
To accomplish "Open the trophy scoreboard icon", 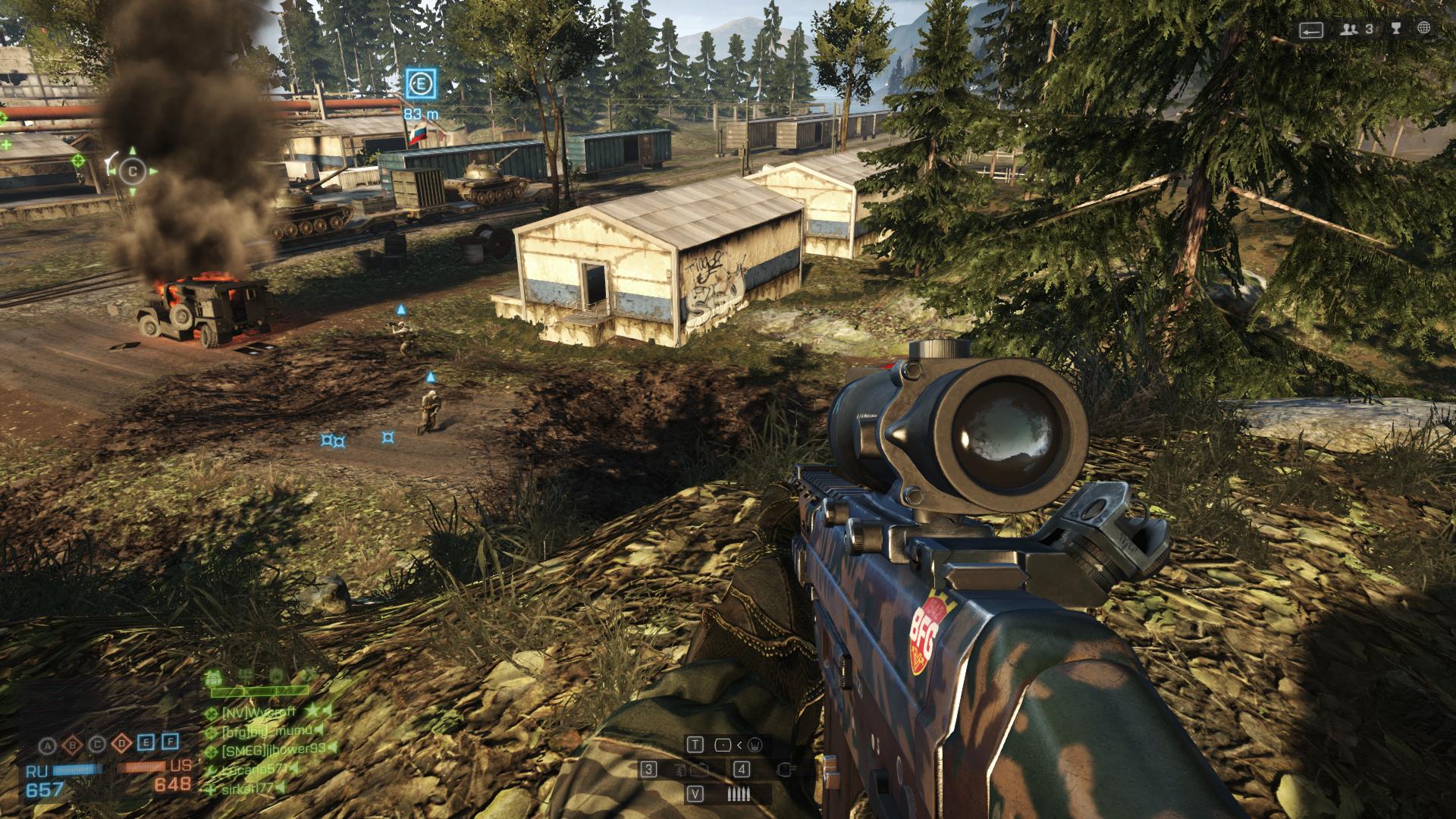I will click(1395, 29).
